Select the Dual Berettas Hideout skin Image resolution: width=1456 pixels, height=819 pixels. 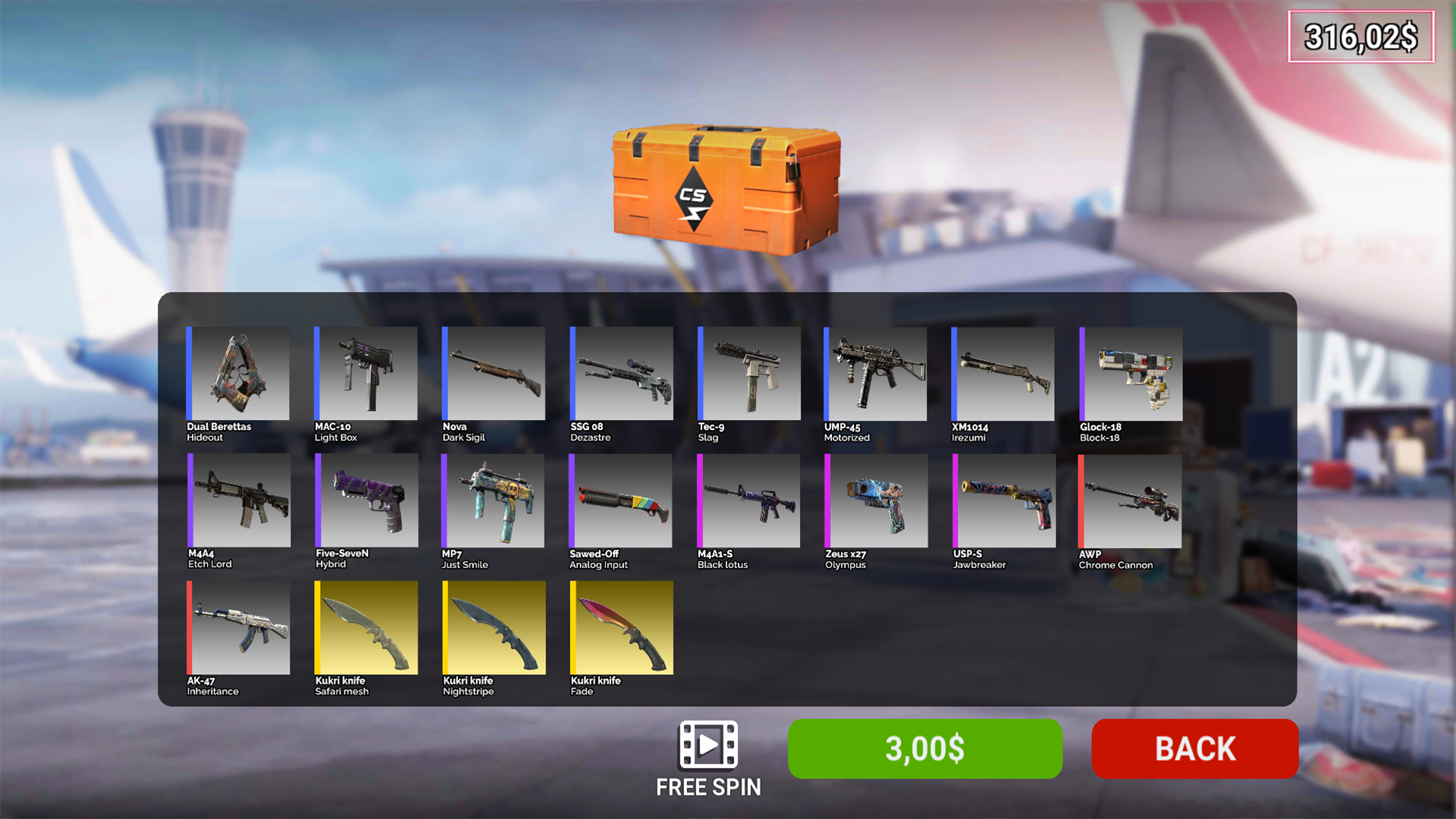237,374
